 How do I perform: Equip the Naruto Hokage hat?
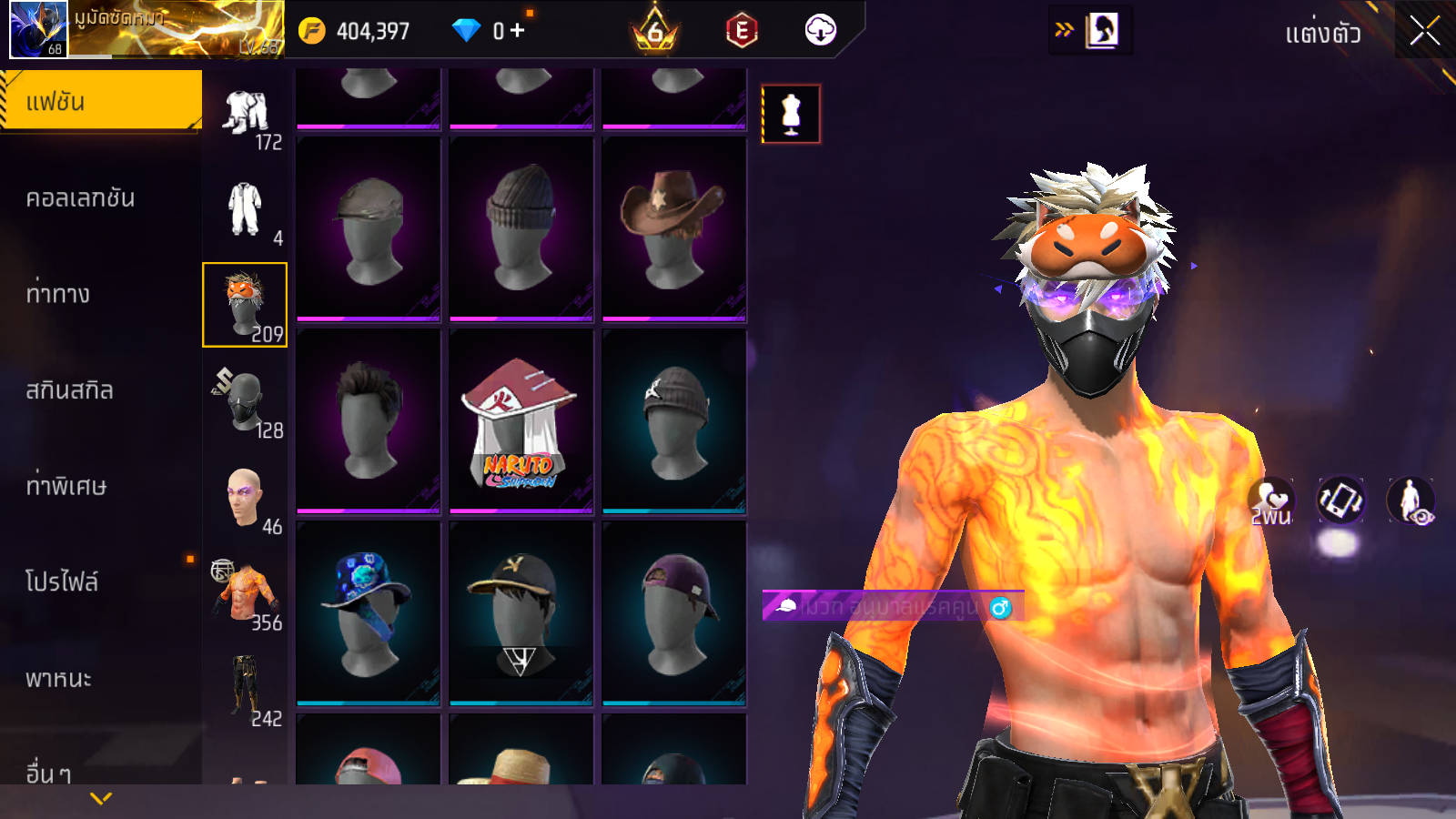click(521, 420)
